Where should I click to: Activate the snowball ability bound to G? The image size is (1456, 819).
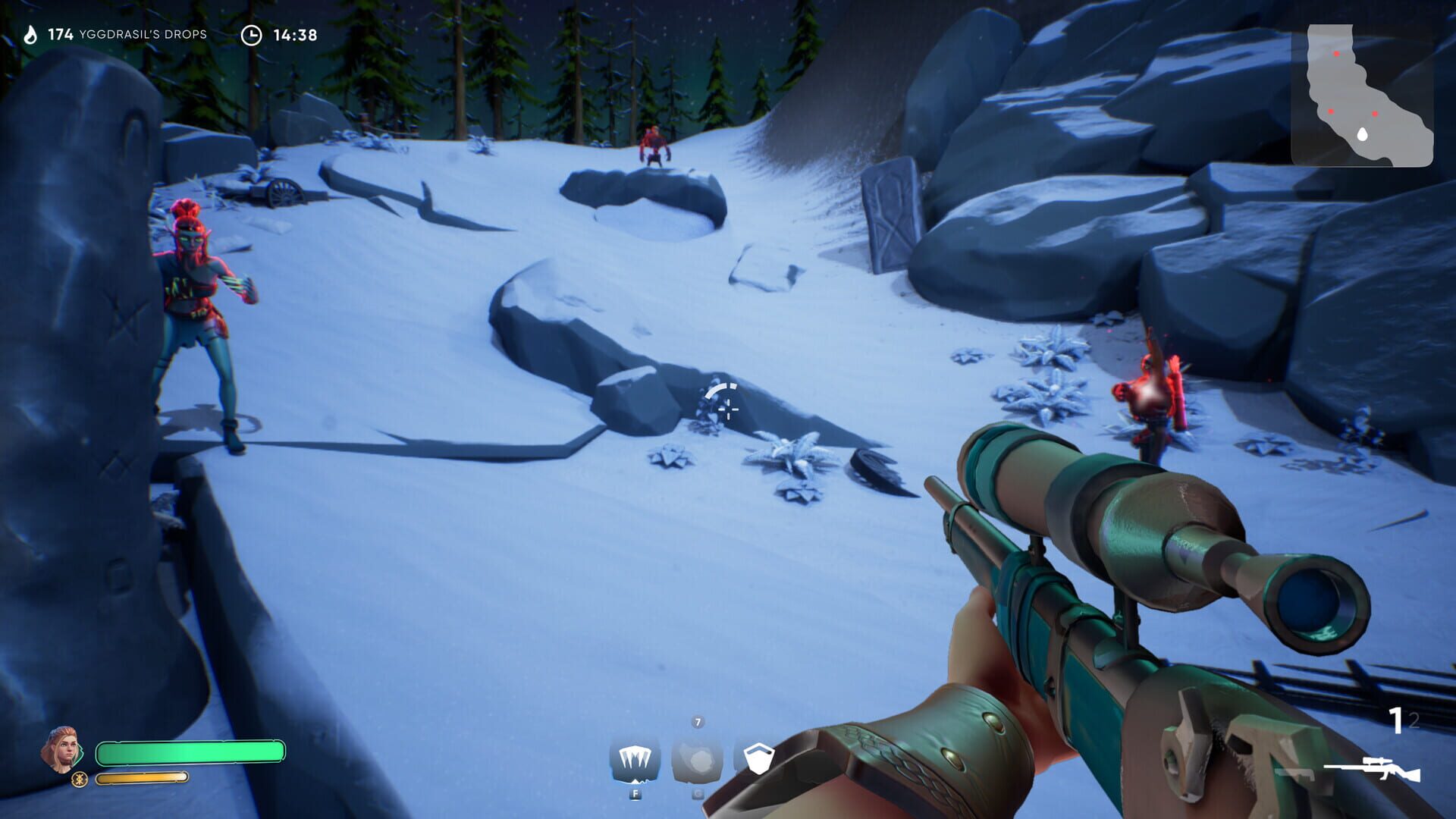click(x=697, y=761)
